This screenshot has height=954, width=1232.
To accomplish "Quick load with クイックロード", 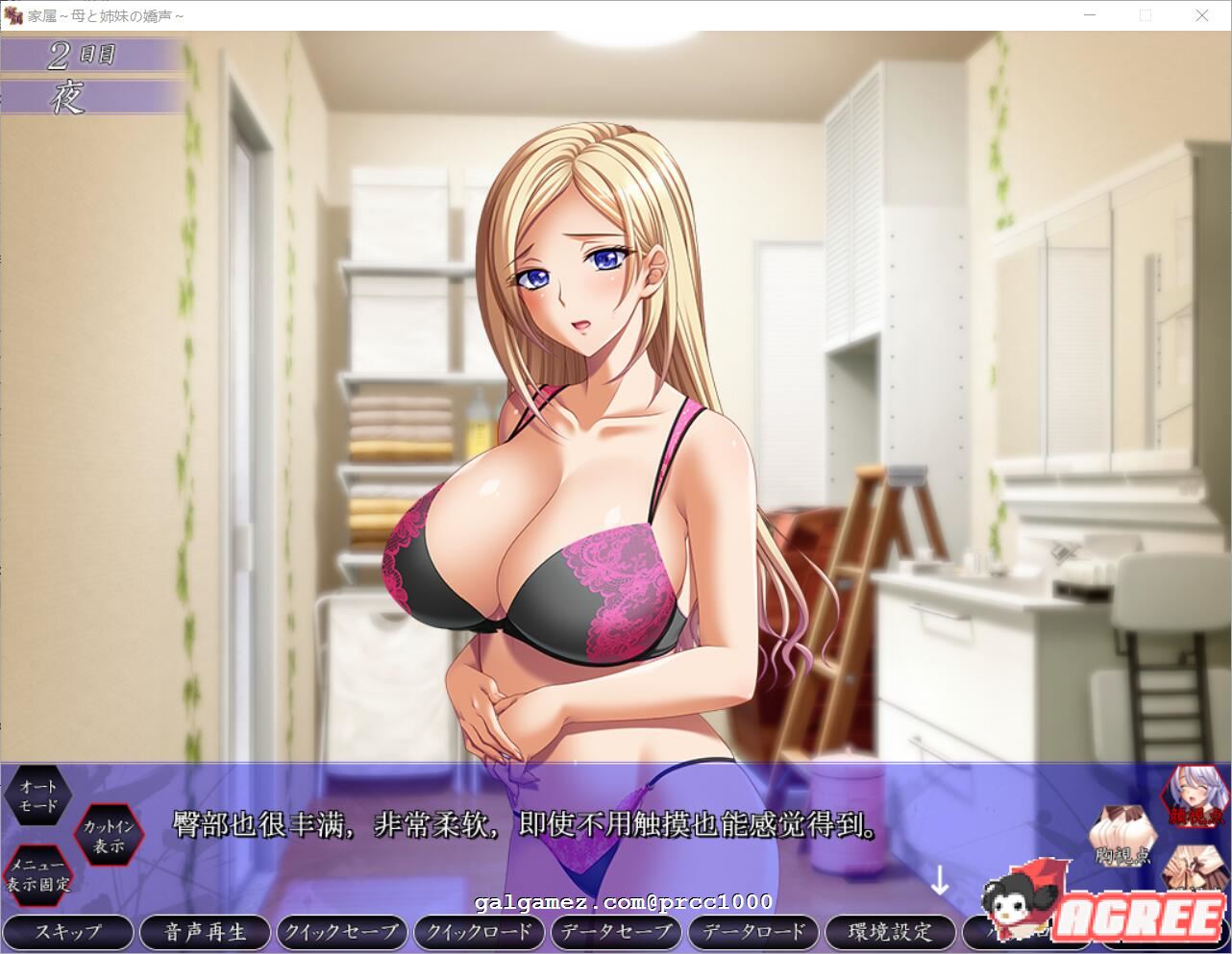I will 479,931.
